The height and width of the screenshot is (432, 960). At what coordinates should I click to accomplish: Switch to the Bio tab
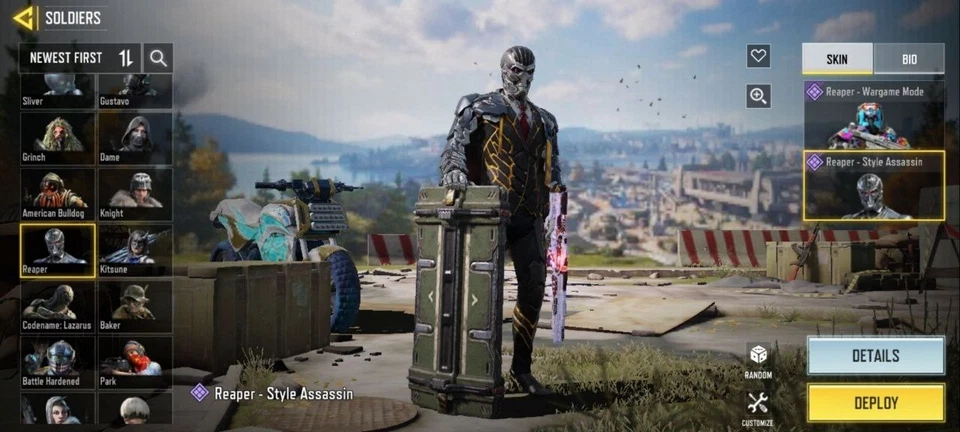908,59
